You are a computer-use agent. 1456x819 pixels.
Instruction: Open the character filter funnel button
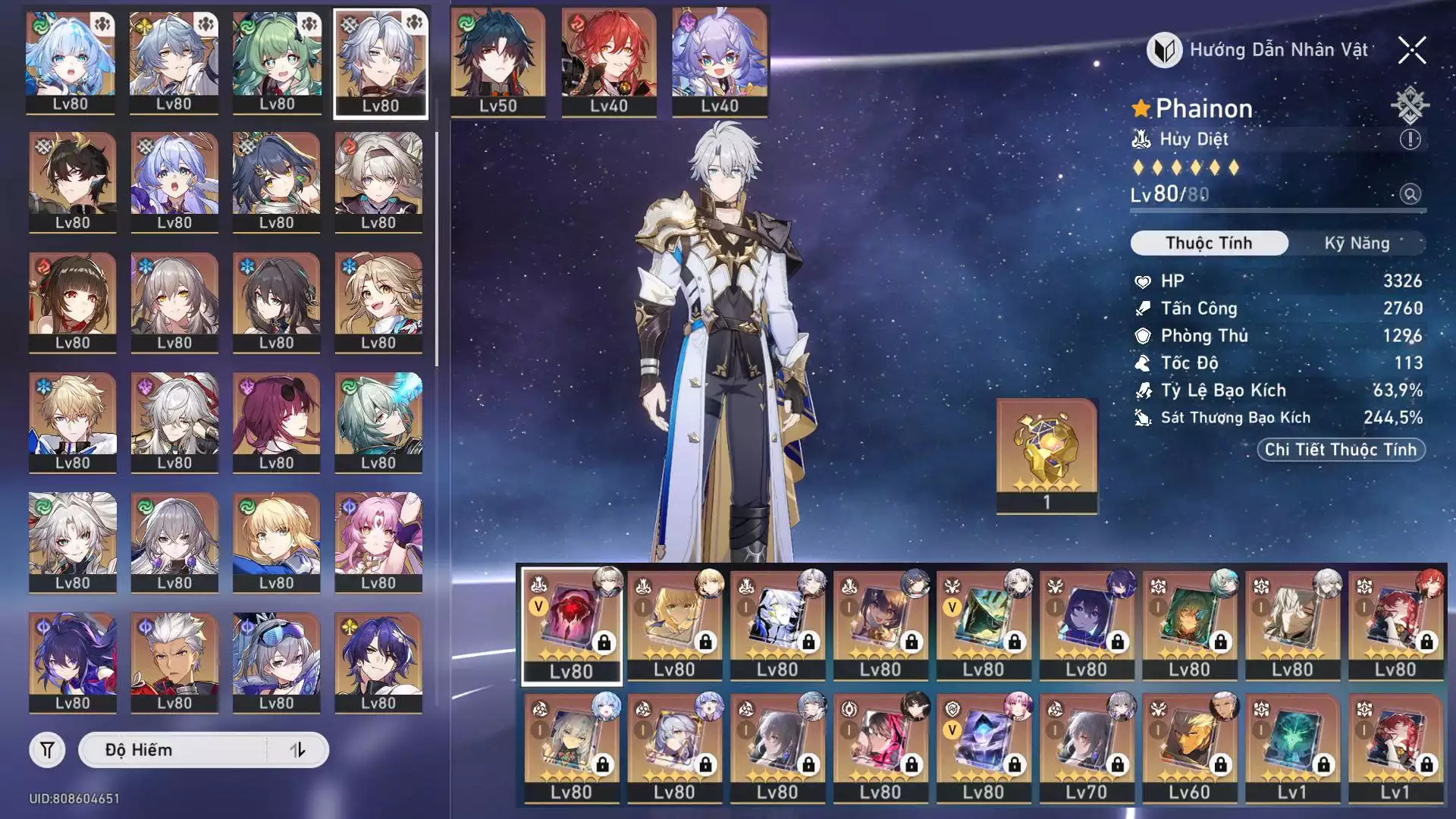point(47,750)
